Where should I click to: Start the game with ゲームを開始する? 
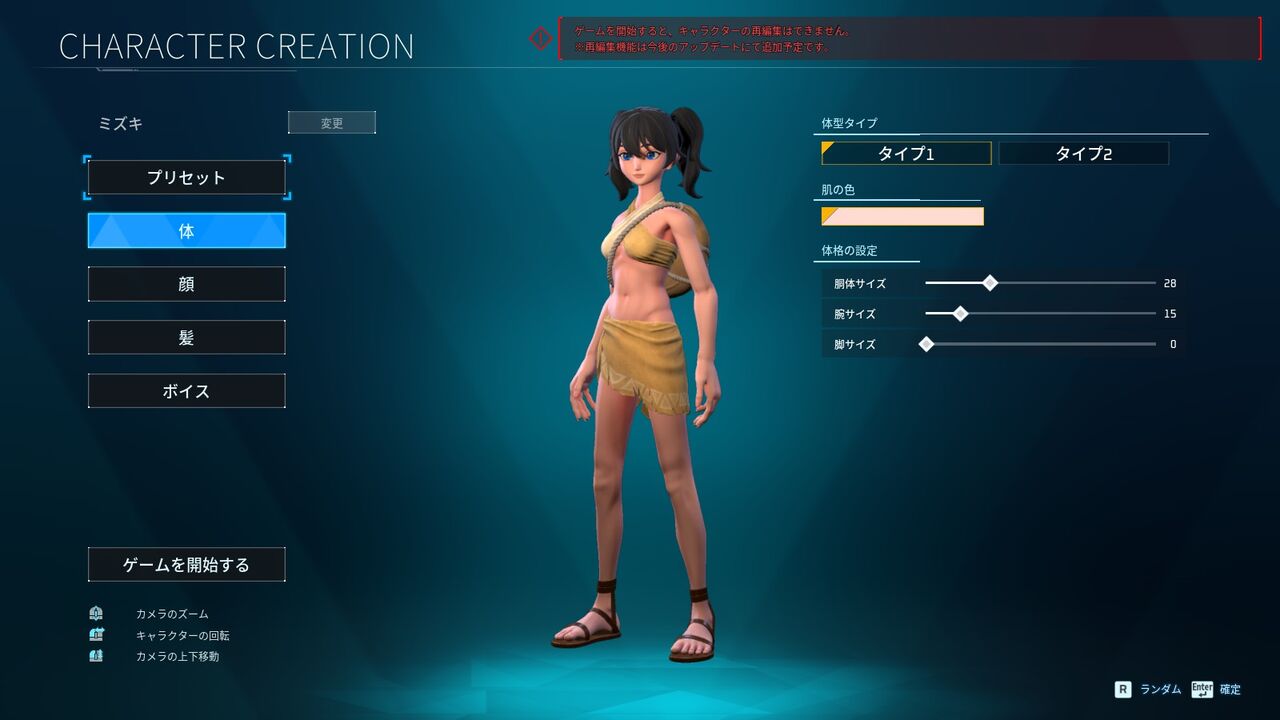187,565
